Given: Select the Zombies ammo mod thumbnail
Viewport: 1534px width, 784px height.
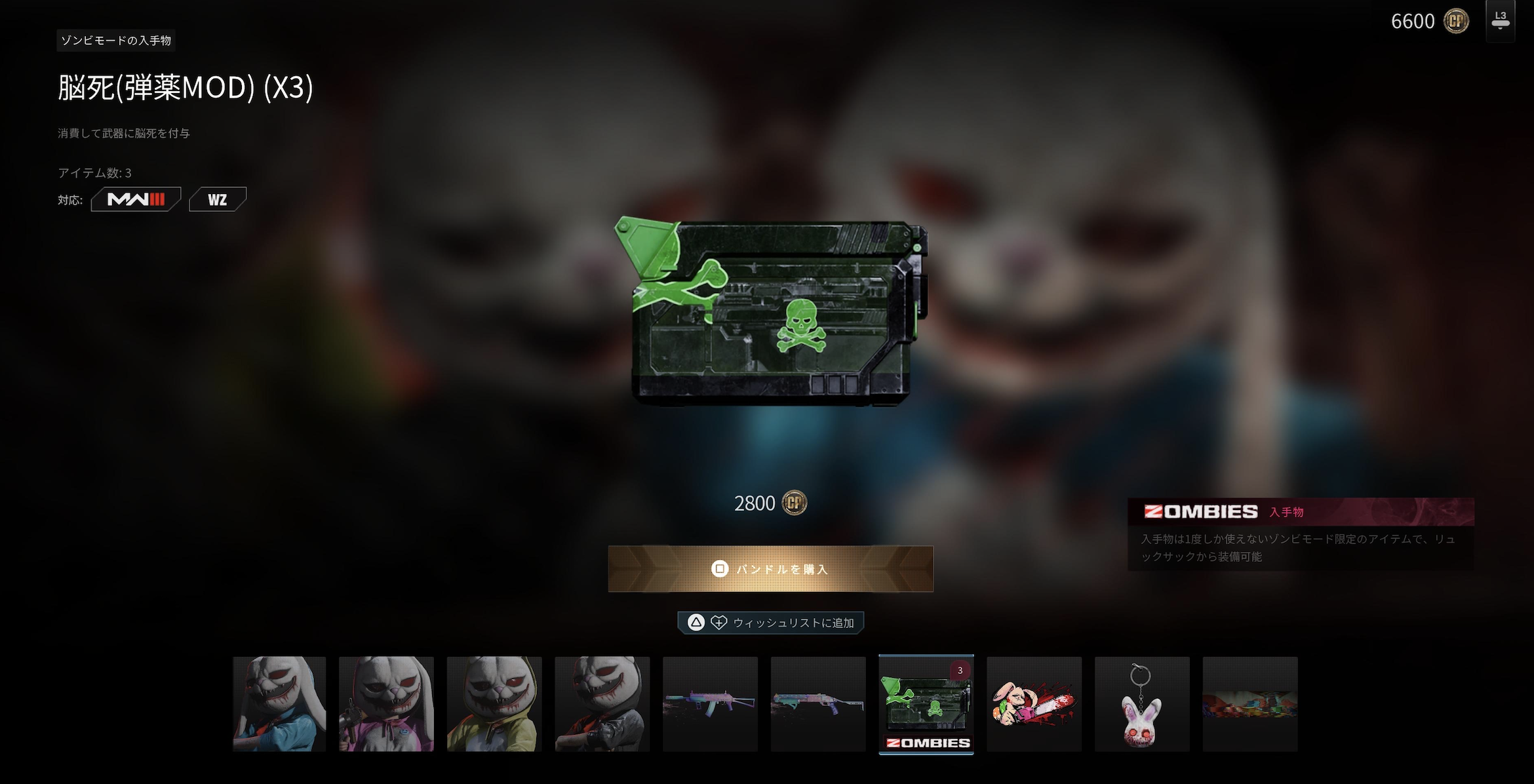Looking at the screenshot, I should point(926,704).
